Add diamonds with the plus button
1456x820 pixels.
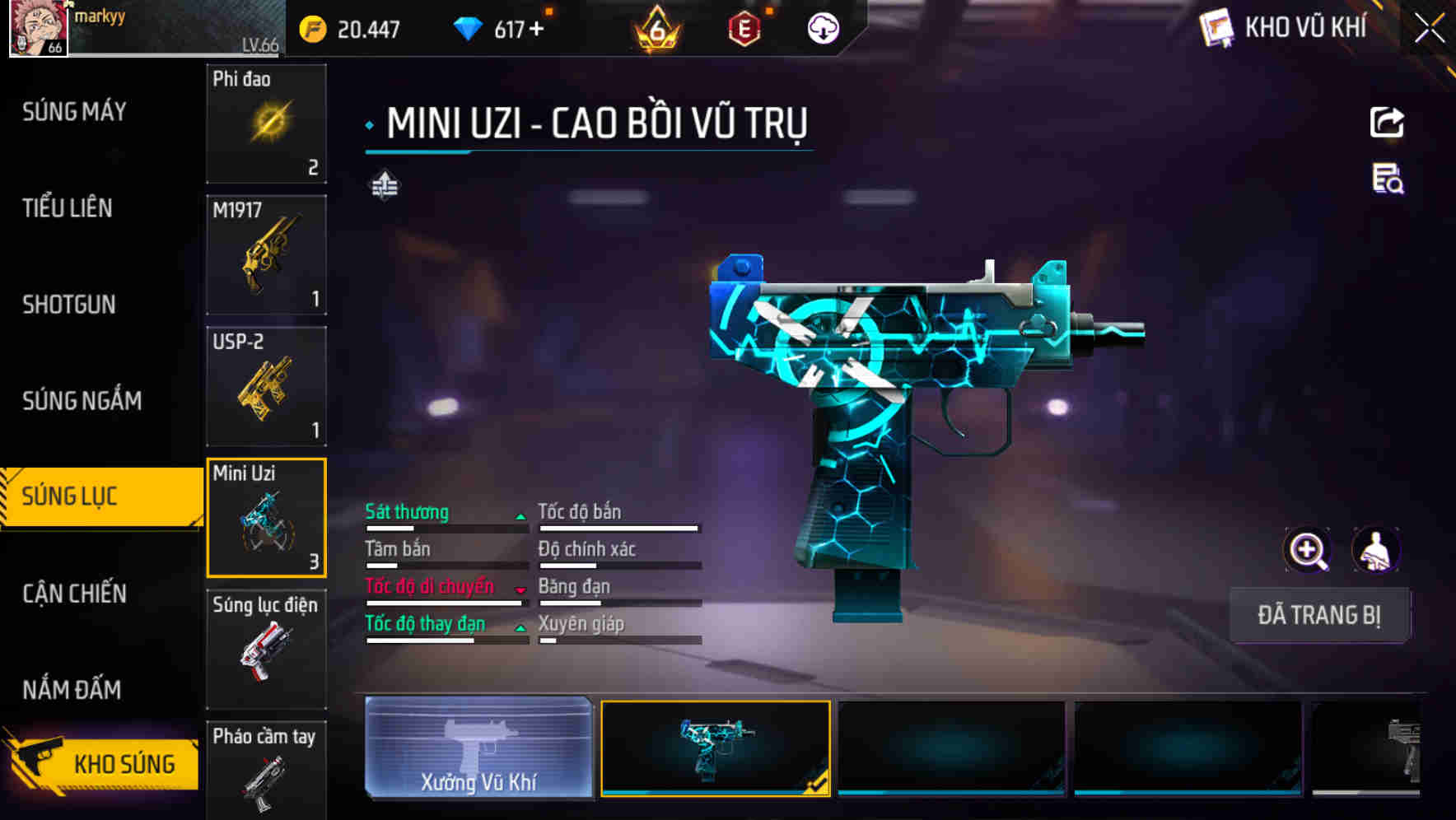(x=537, y=30)
